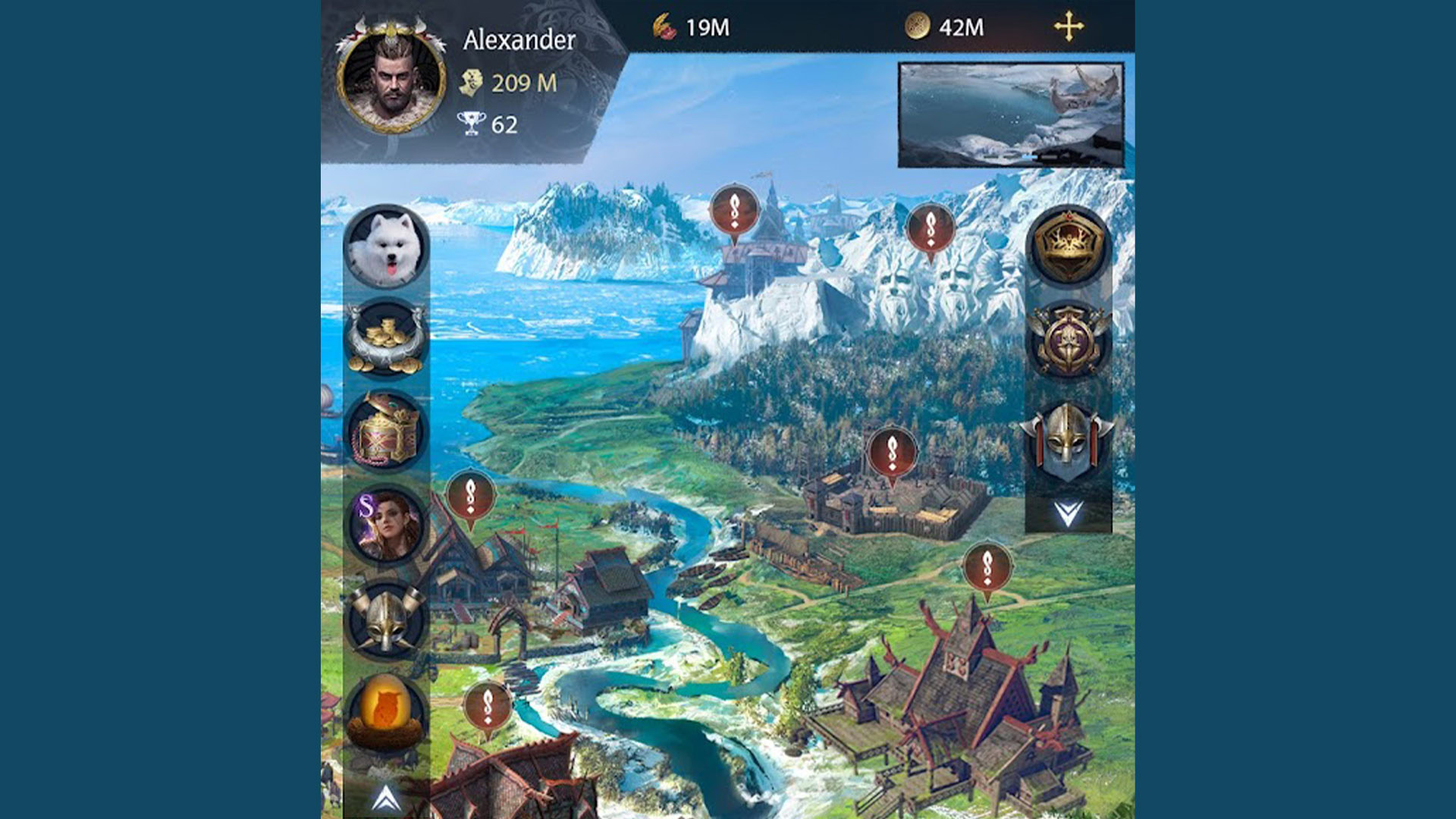The height and width of the screenshot is (819, 1456).
Task: Open the horned Viking helmet menu
Action: [386, 619]
